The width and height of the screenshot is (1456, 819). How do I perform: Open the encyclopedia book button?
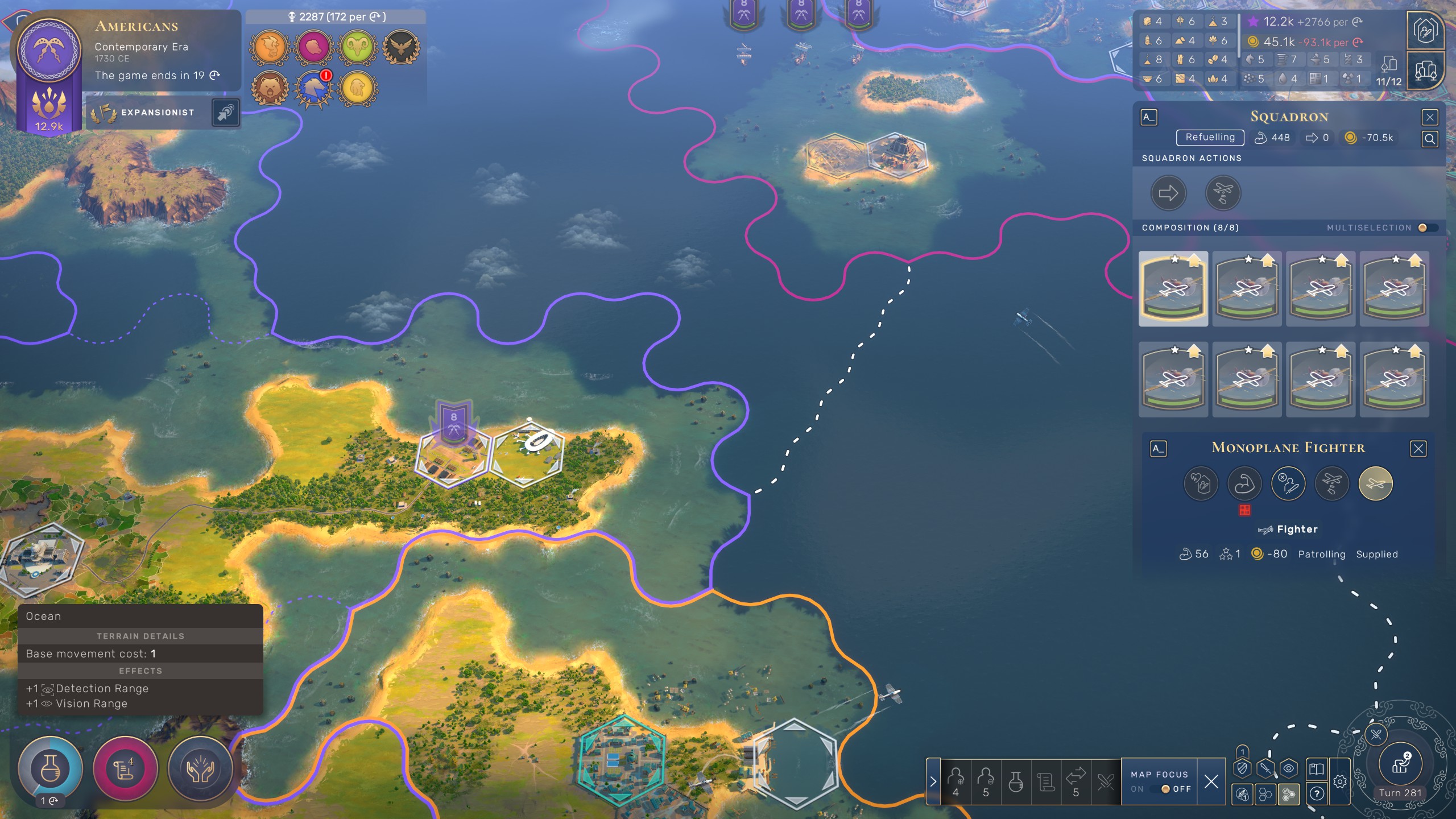1317,769
